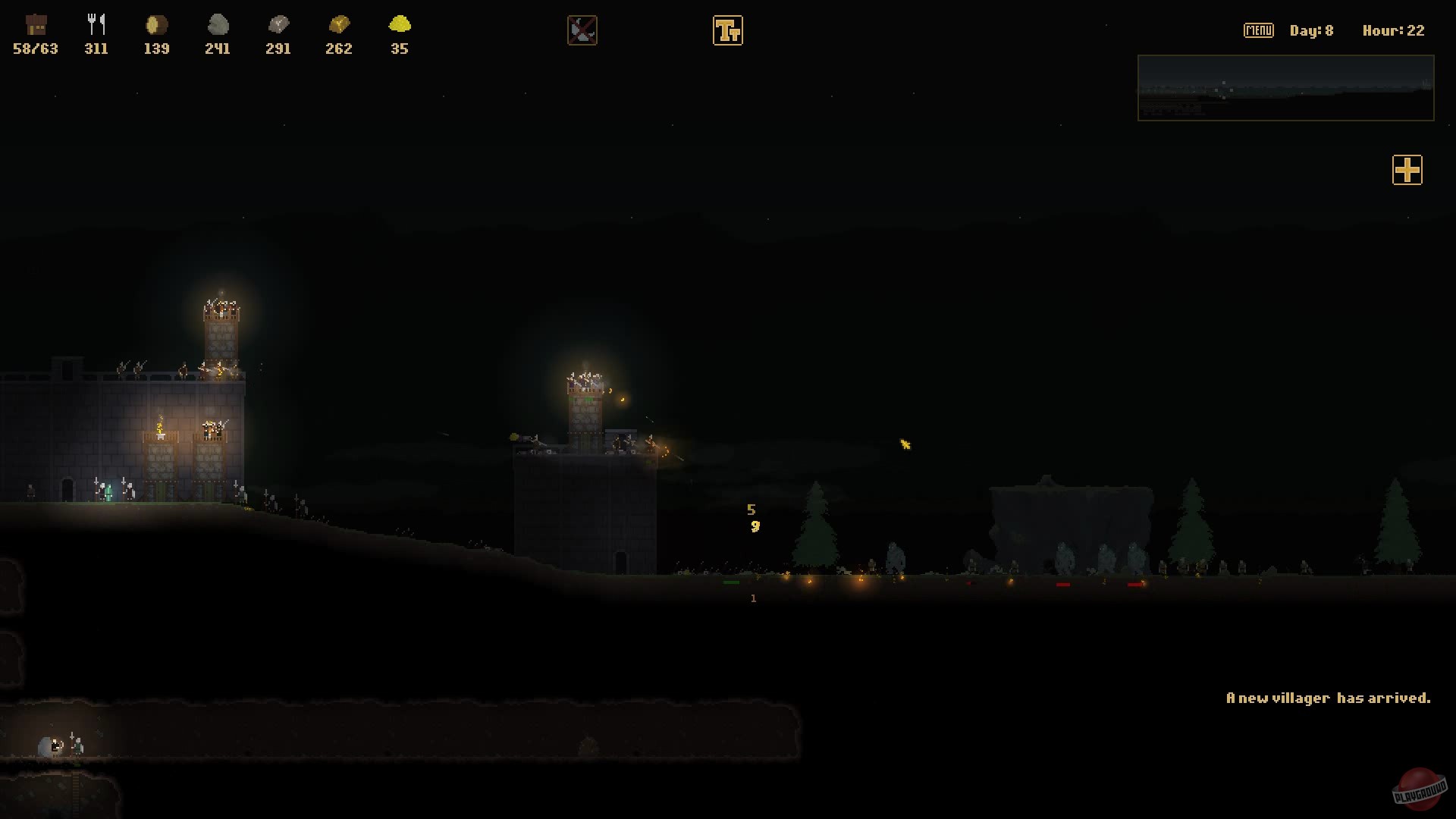Open the tower build panel via the T icon
The width and height of the screenshot is (1456, 819).
[x=728, y=30]
